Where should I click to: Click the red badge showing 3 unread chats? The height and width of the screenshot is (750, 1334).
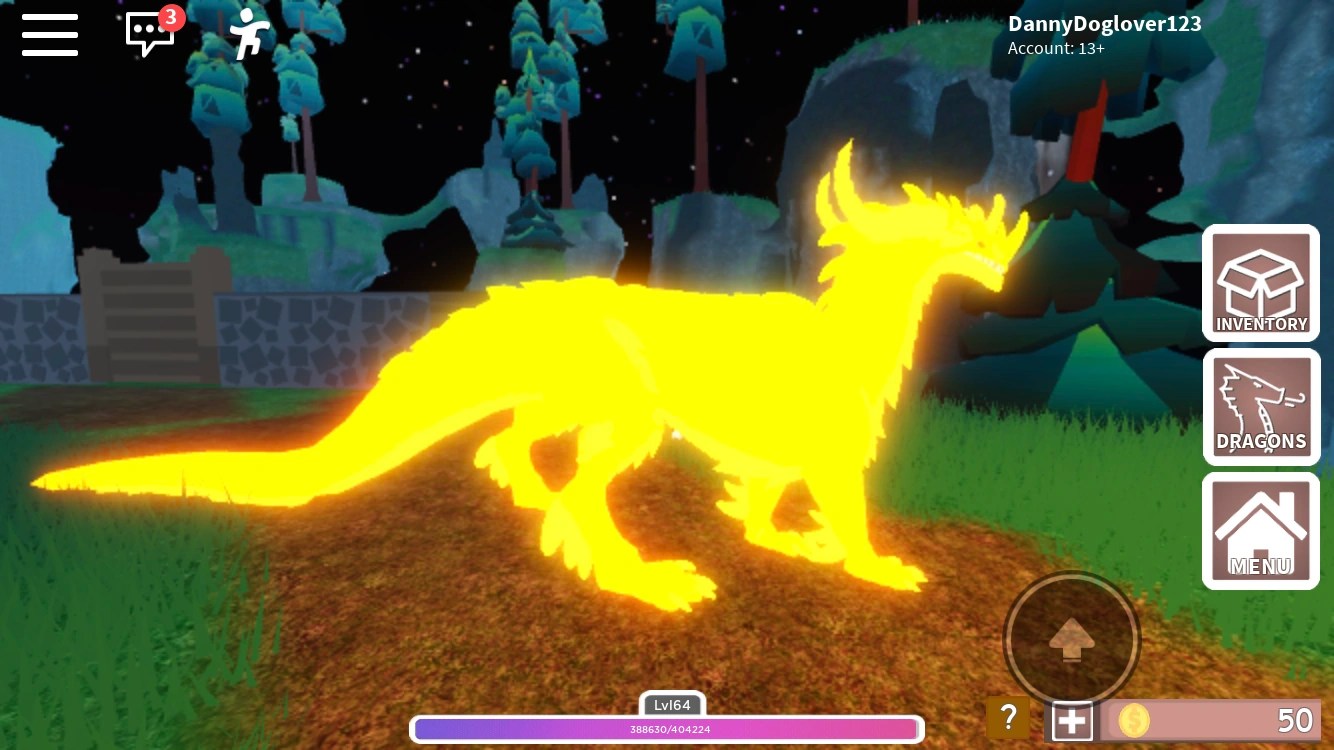point(170,16)
